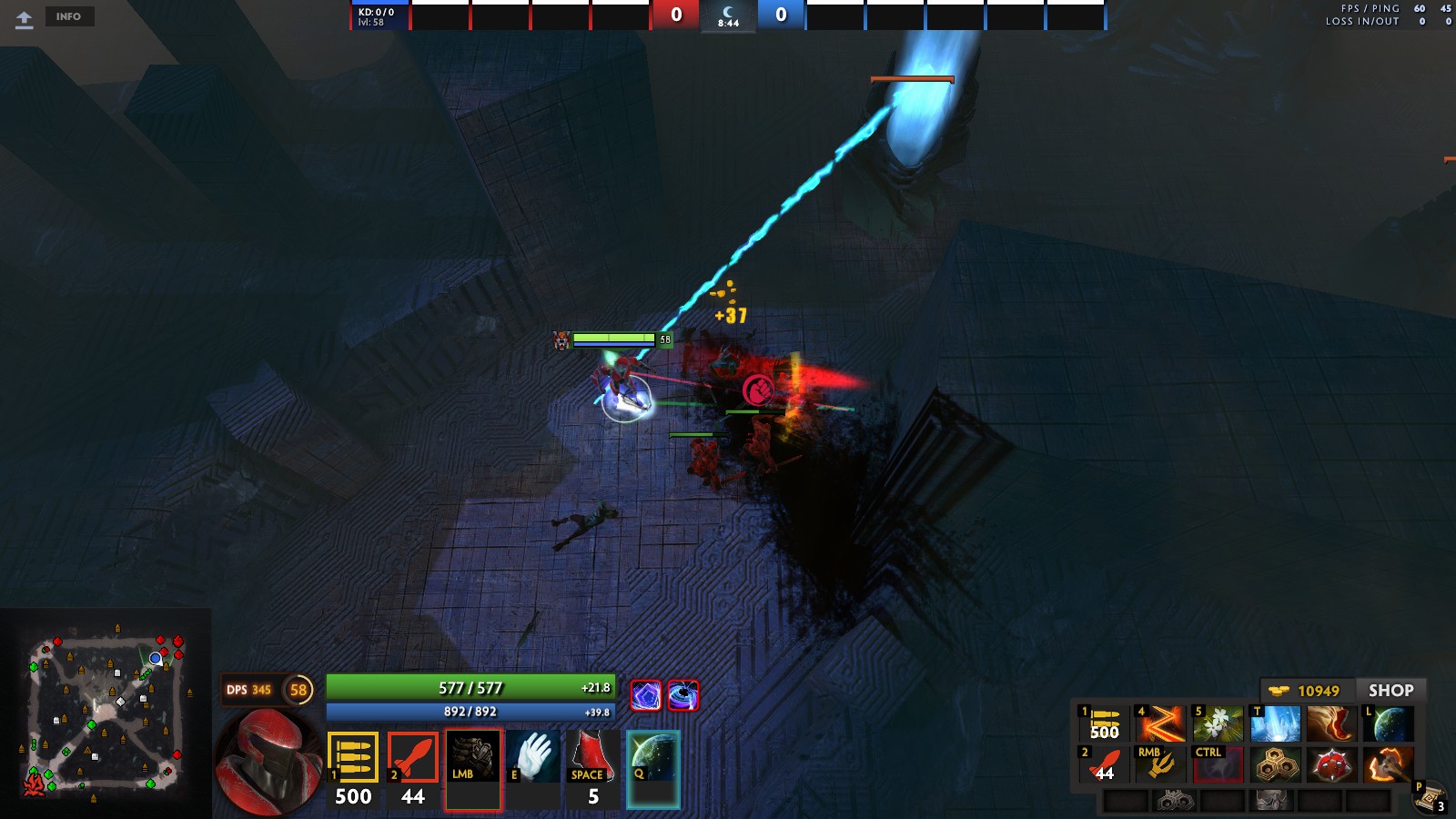1456x819 pixels.
Task: Select the red rocket weapon slot
Action: (413, 757)
